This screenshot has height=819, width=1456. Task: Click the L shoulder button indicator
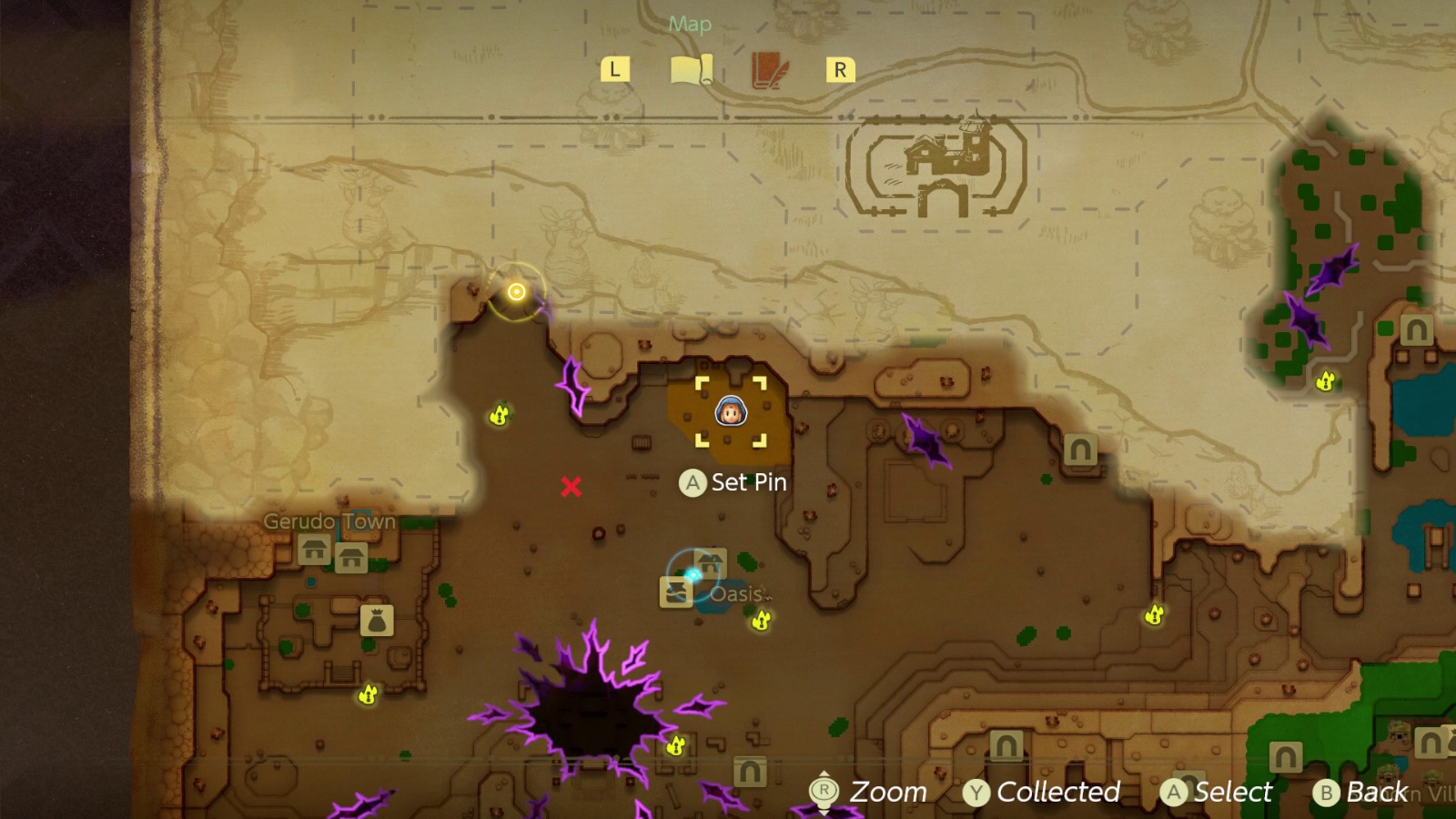point(615,68)
